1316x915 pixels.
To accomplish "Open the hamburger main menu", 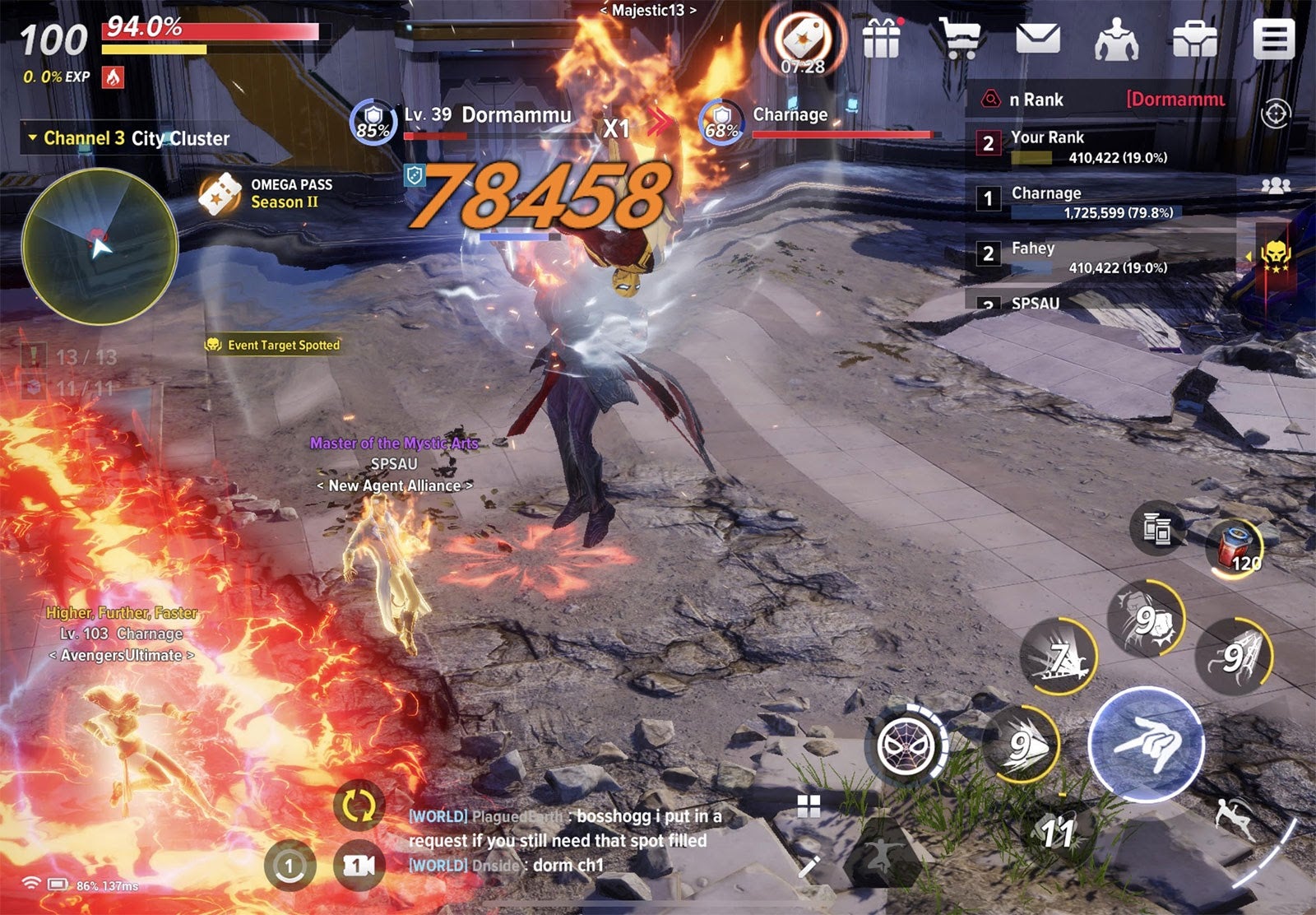I will [x=1273, y=39].
